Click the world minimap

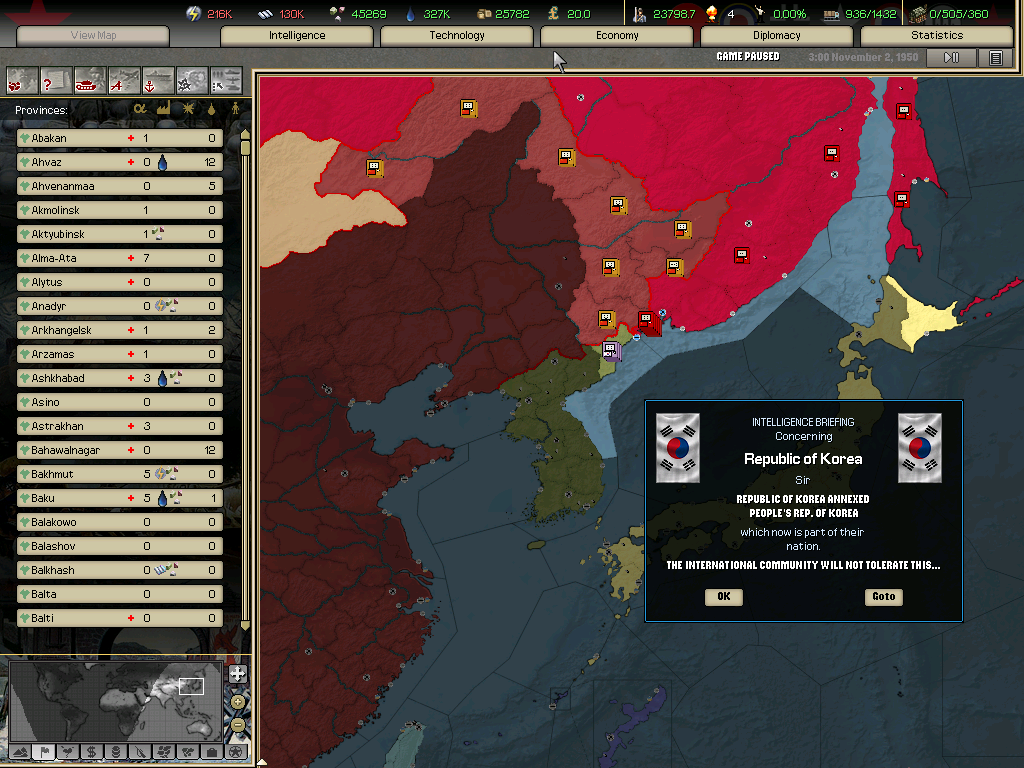115,700
